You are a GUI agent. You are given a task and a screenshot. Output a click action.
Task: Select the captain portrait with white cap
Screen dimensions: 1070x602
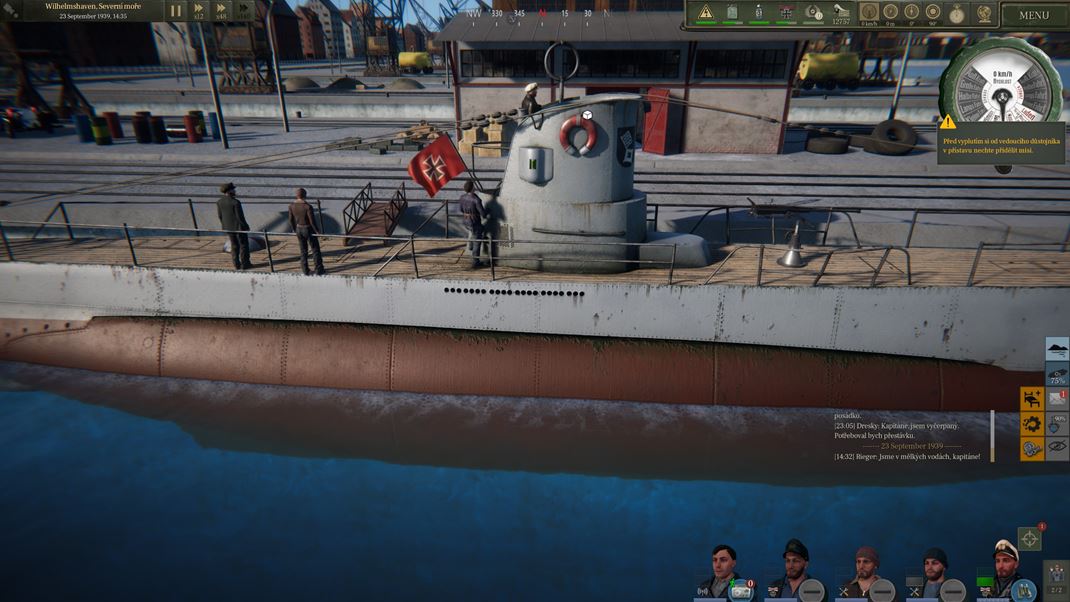click(x=1003, y=570)
